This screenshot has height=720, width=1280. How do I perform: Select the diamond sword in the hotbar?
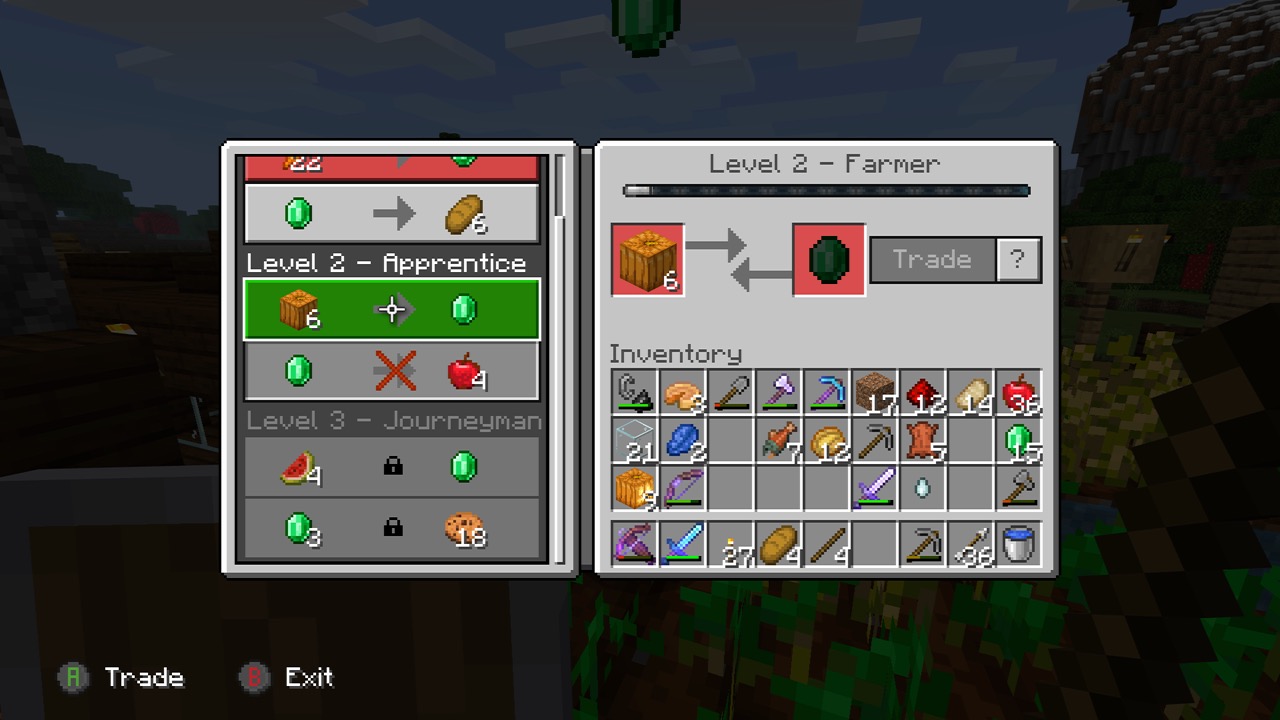[683, 545]
